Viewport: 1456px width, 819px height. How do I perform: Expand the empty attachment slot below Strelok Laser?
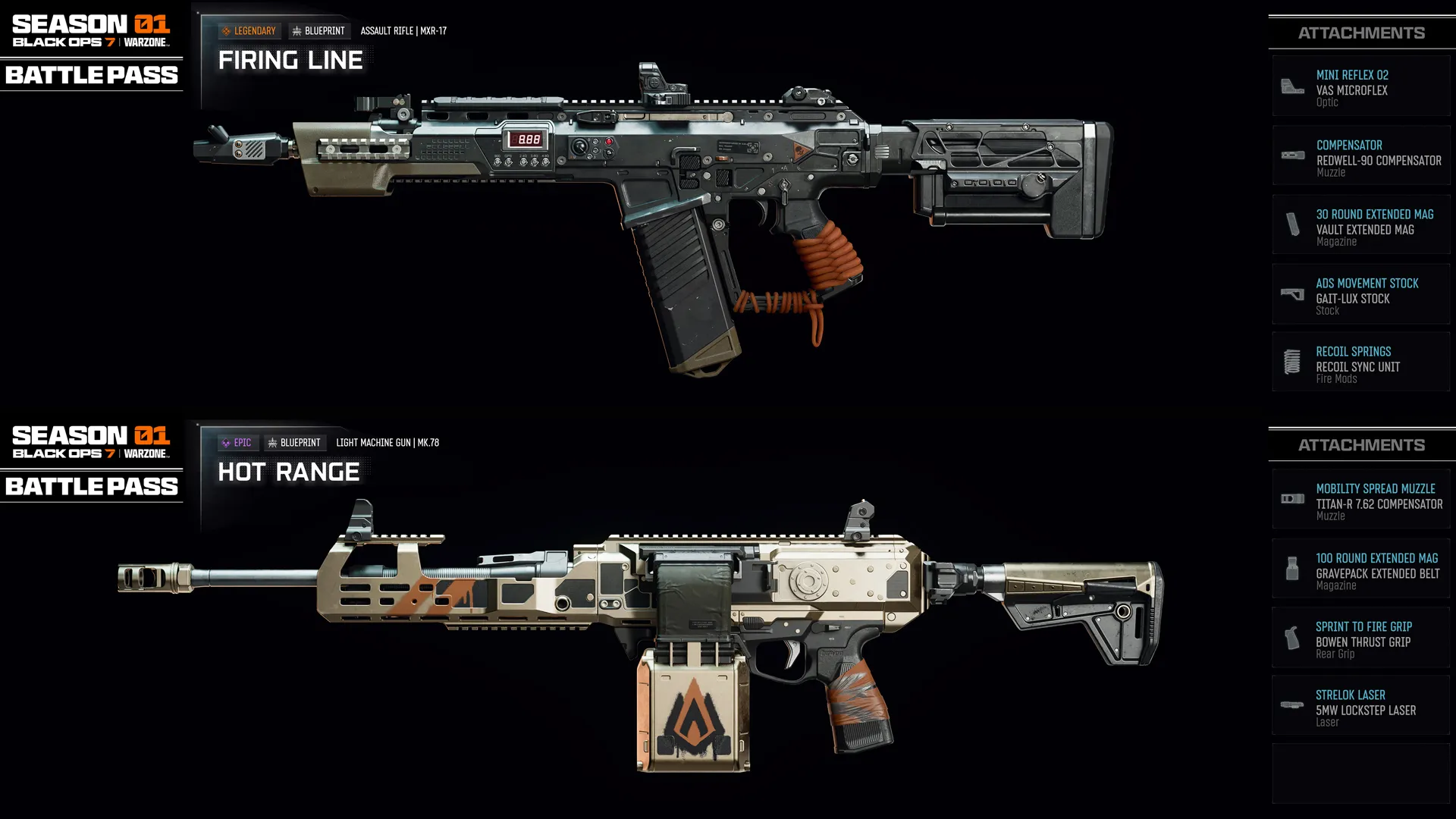tap(1361, 773)
